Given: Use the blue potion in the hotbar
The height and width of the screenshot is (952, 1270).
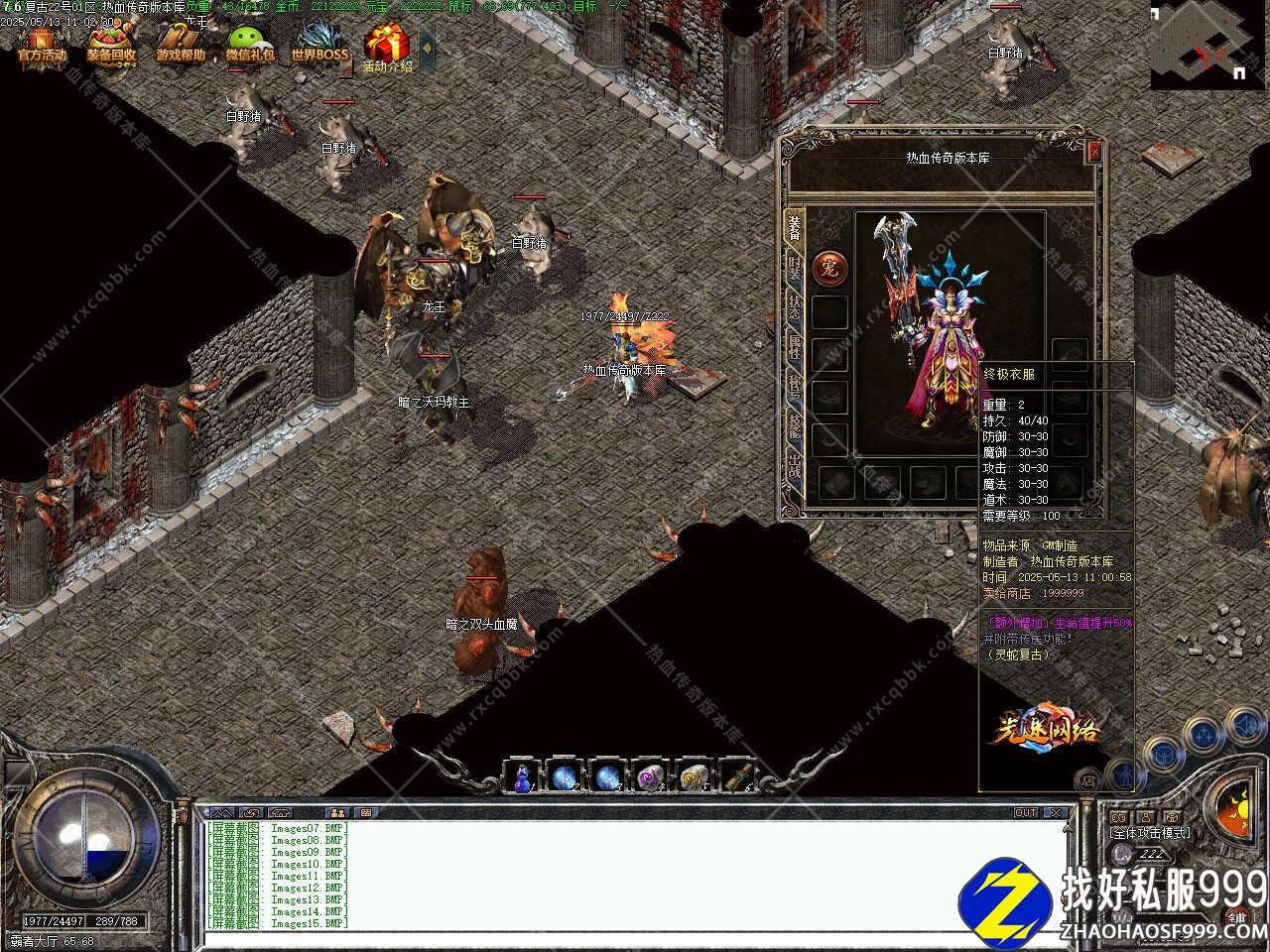Looking at the screenshot, I should point(522,776).
